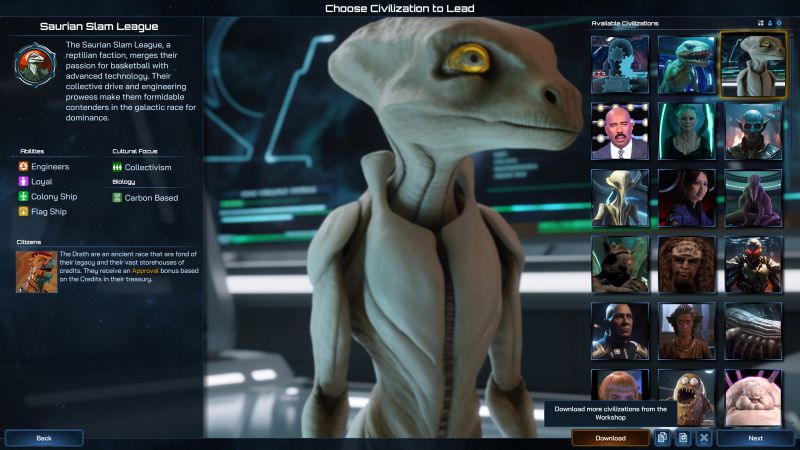Pick the purple tentacled alien civilization
800x450 pixels.
[x=752, y=198]
